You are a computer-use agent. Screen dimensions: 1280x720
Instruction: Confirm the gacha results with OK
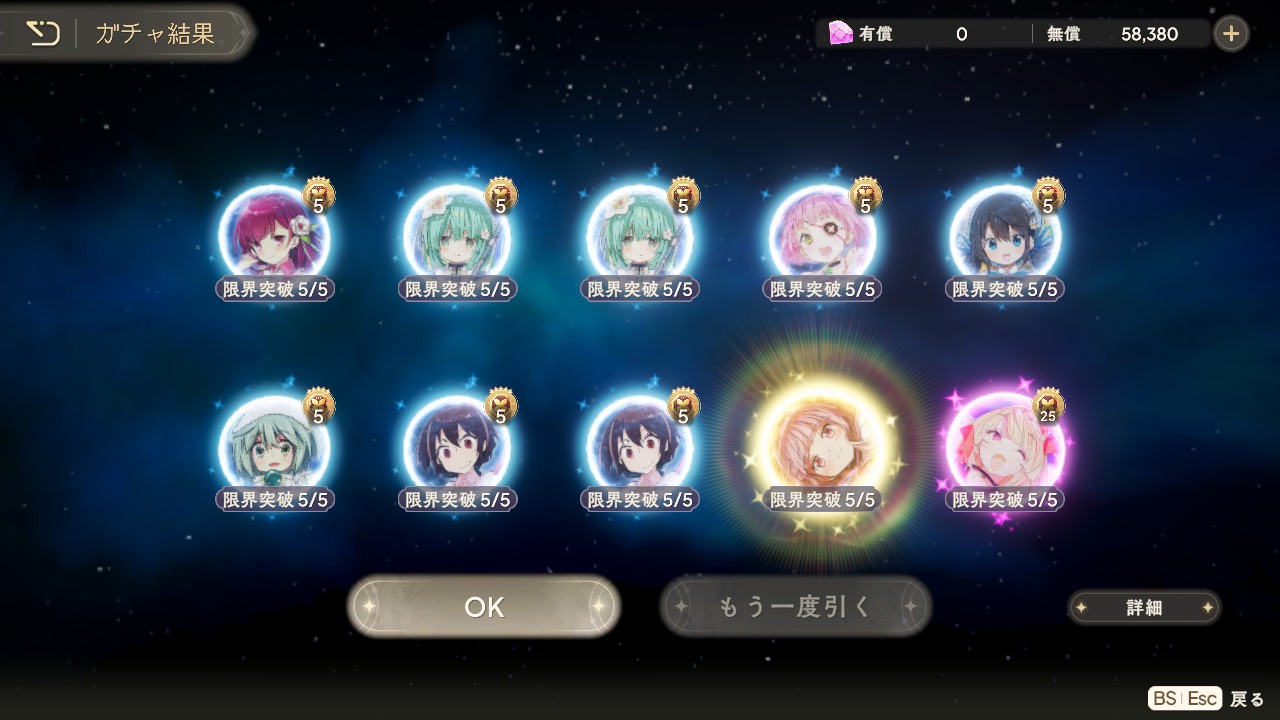click(x=484, y=607)
